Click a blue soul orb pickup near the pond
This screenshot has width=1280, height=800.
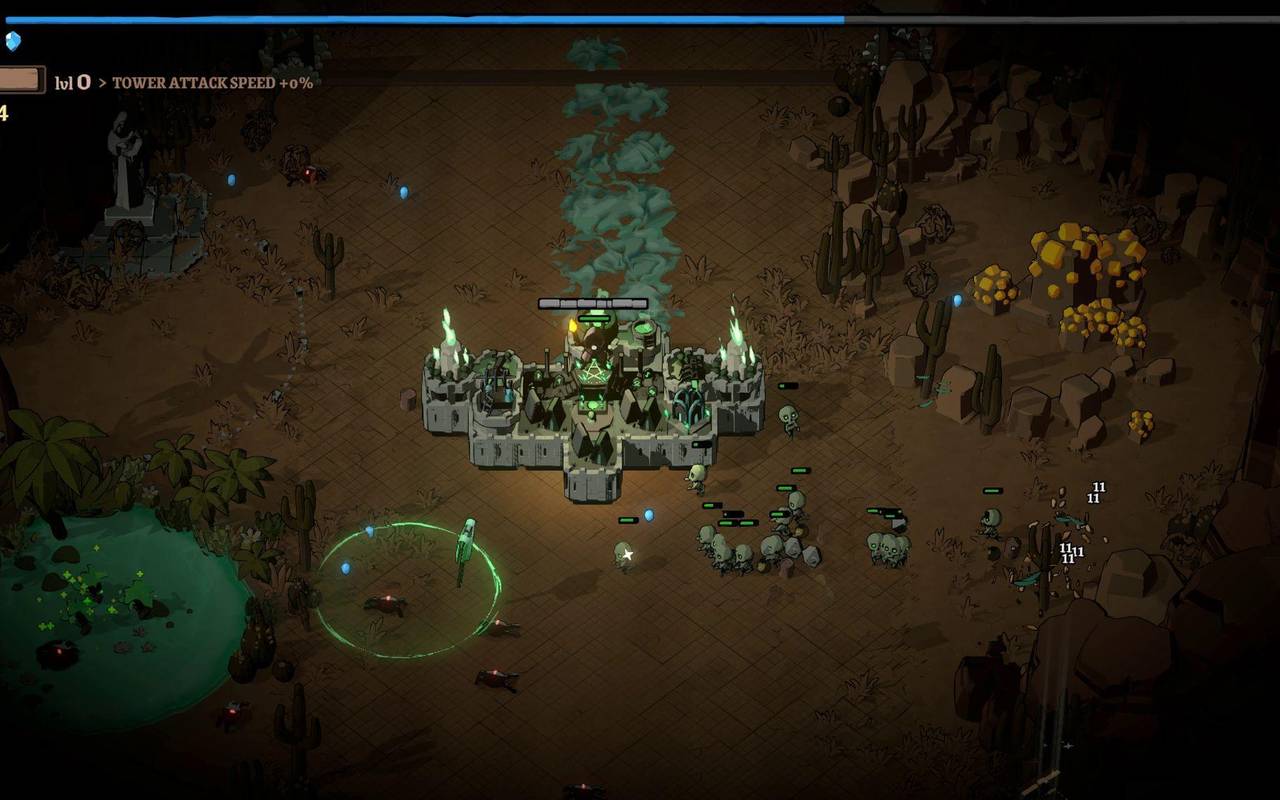(x=345, y=566)
